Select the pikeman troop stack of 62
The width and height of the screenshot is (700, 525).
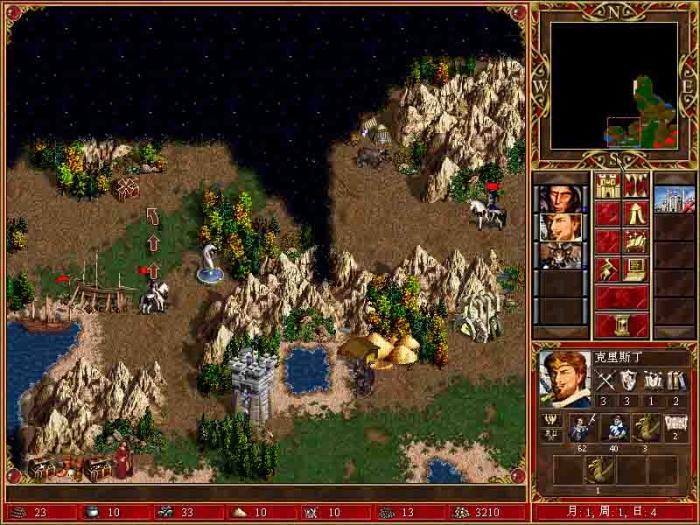581,428
